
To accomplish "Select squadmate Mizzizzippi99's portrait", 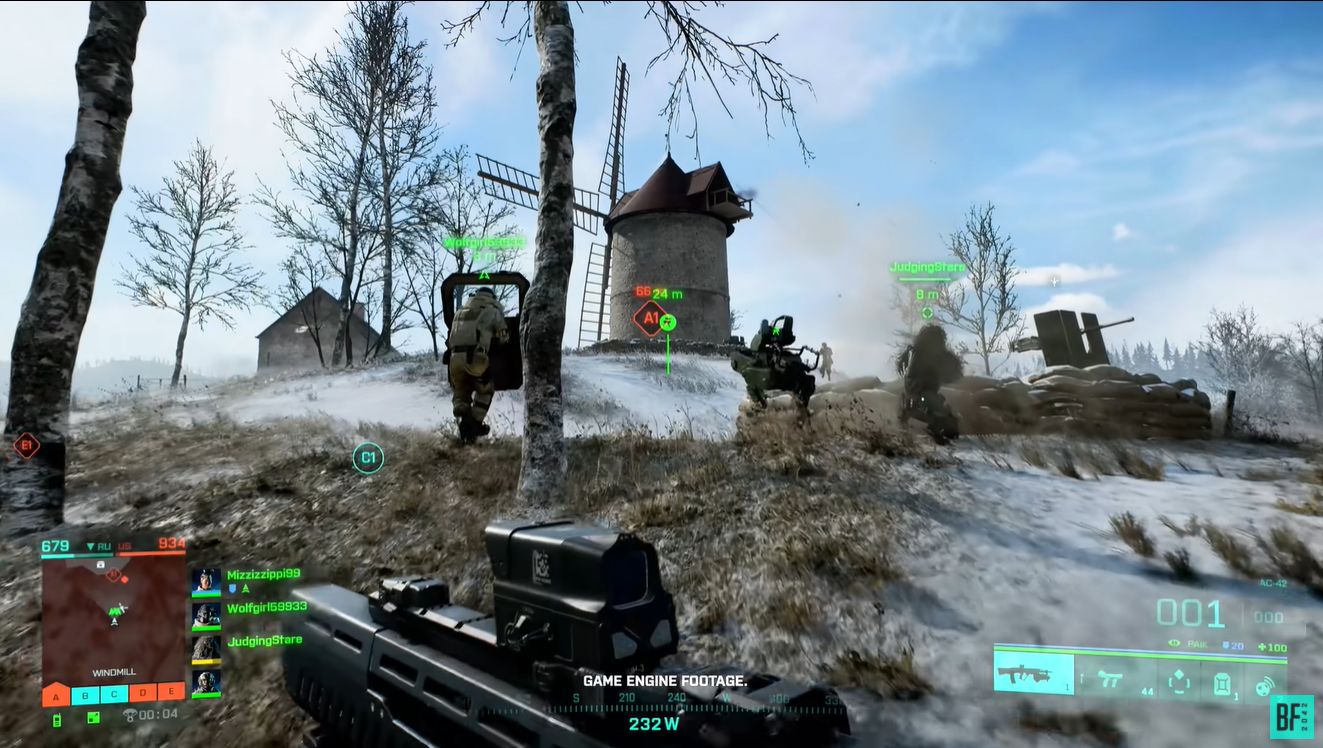I will coord(206,581).
